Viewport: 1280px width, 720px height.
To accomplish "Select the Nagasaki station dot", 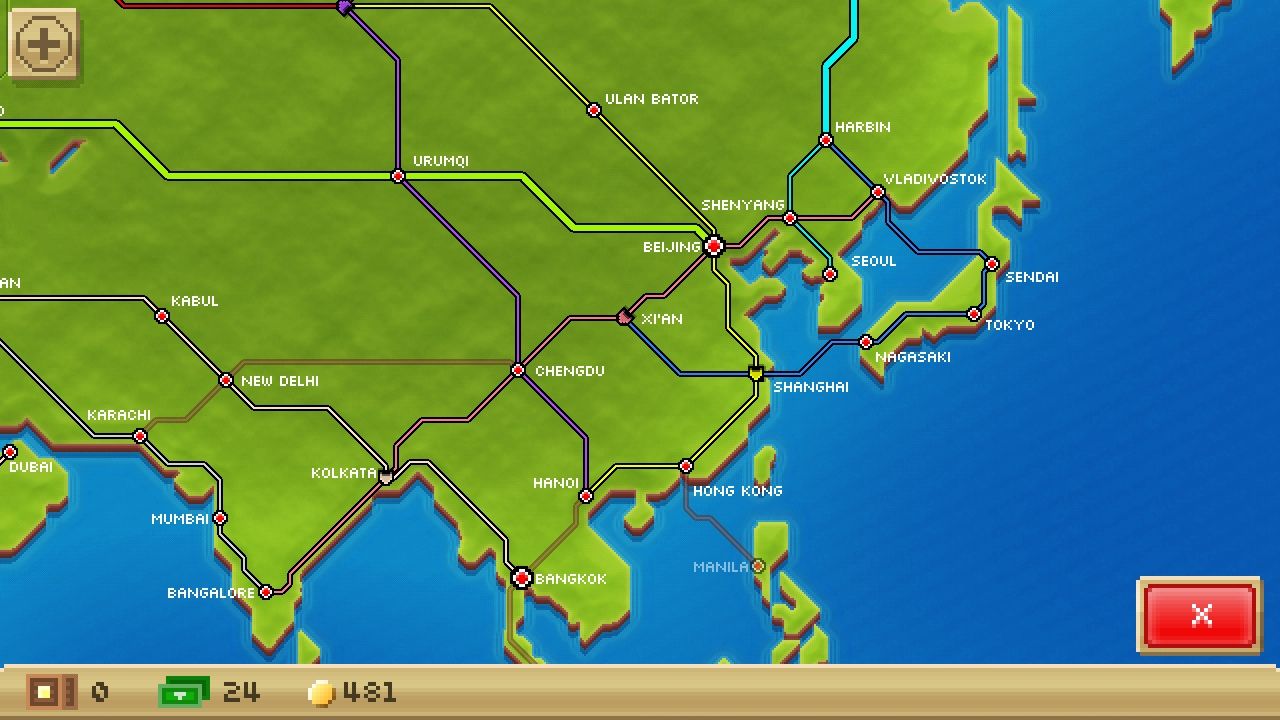I will click(x=865, y=341).
